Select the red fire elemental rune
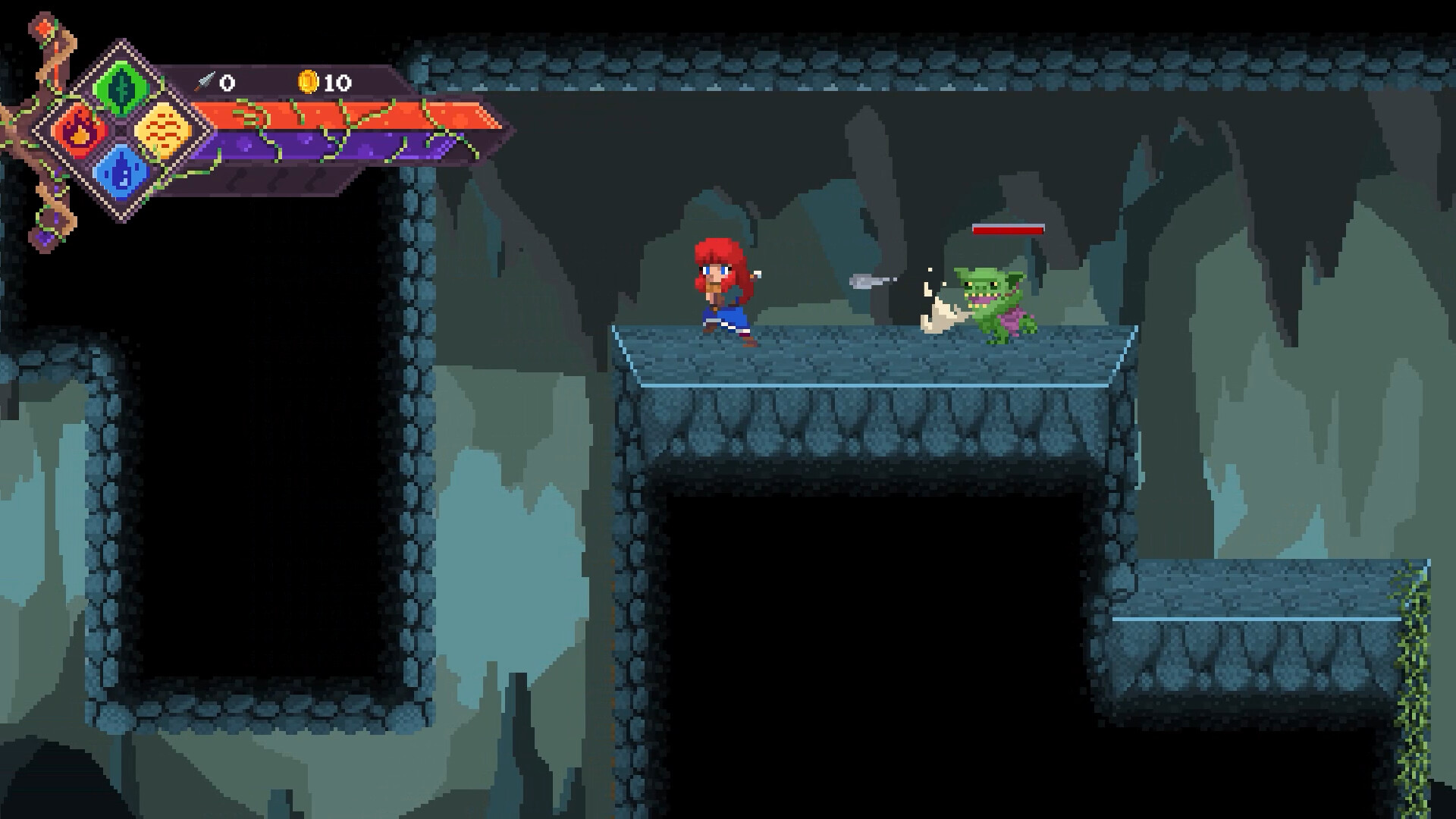 point(80,130)
